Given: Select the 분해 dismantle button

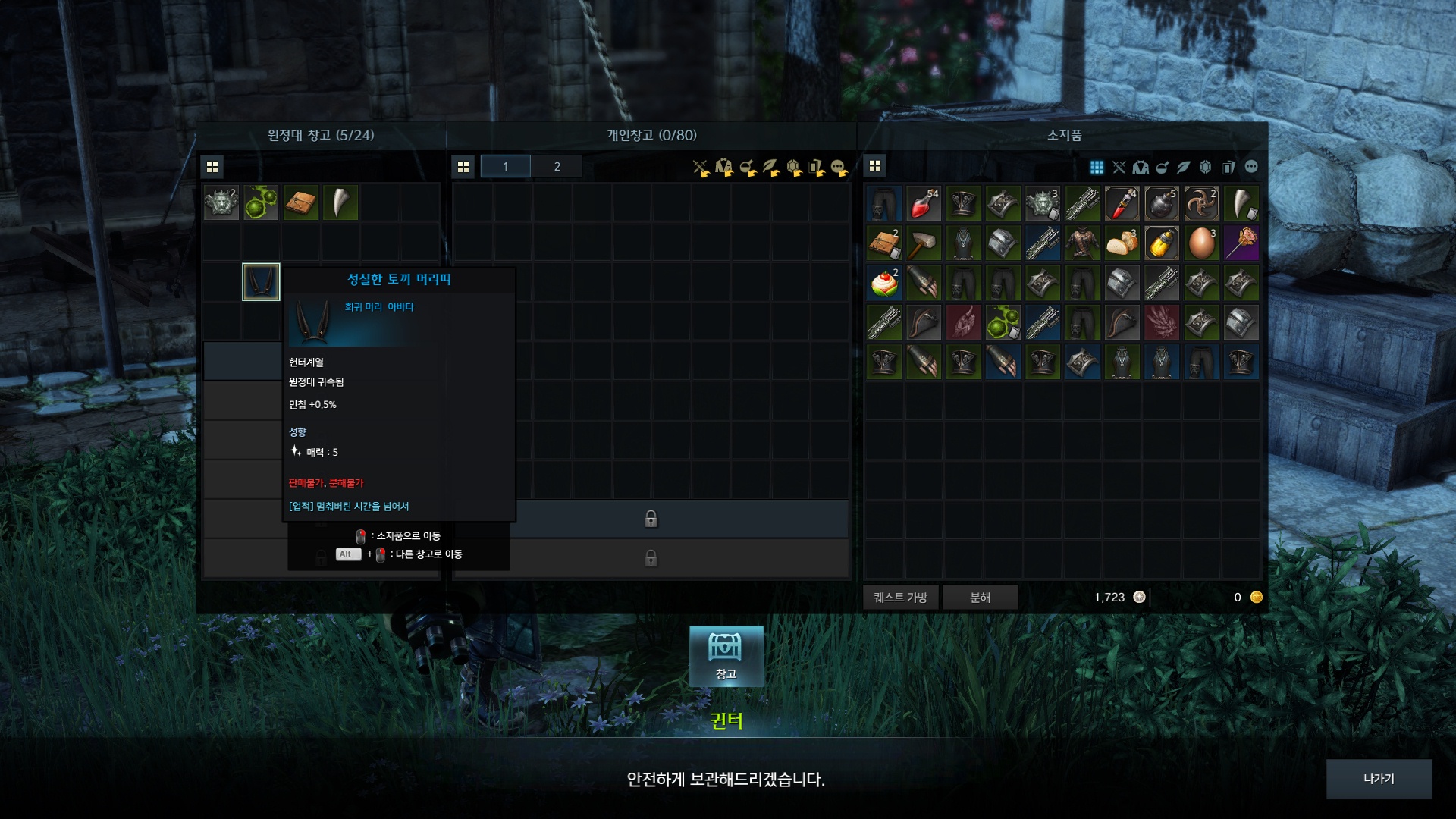Looking at the screenshot, I should tap(980, 598).
